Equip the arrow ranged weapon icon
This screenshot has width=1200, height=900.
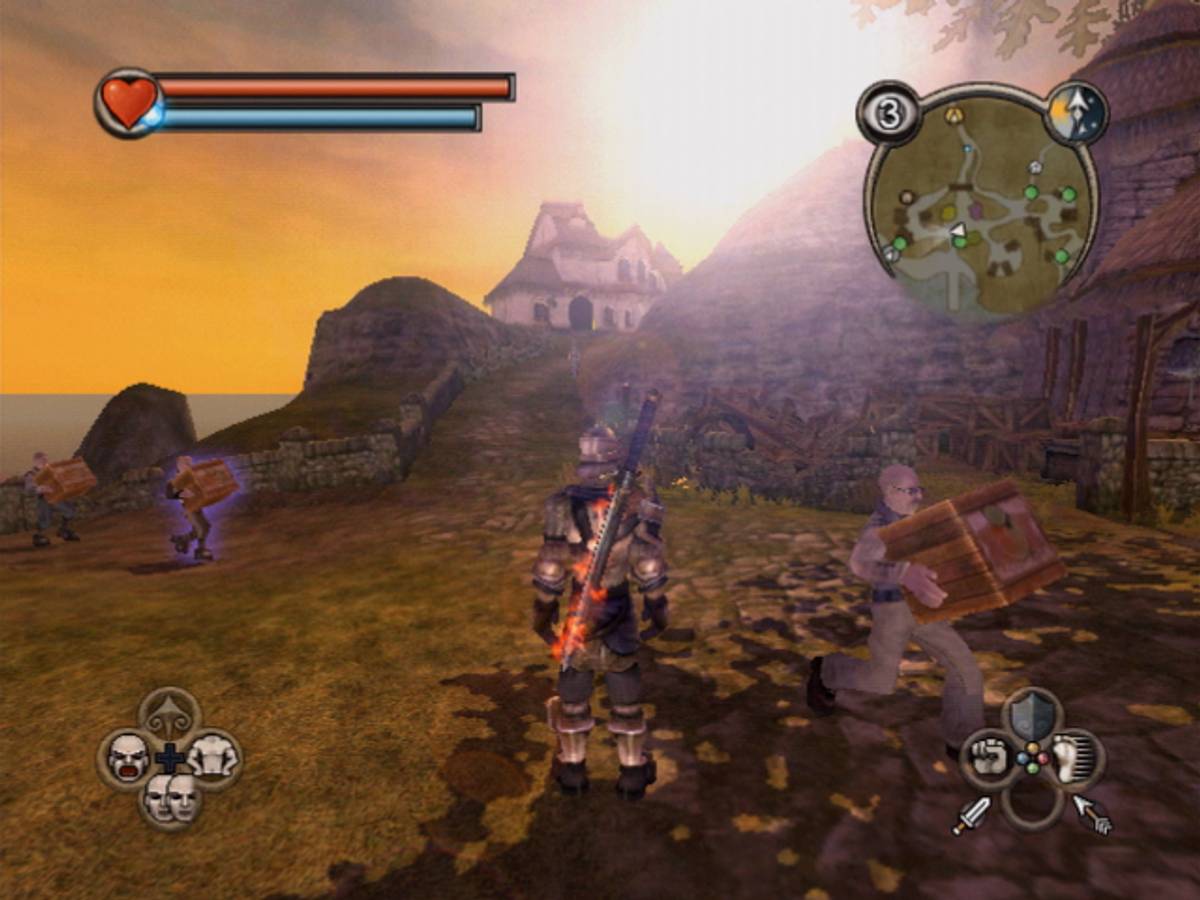click(x=1092, y=813)
